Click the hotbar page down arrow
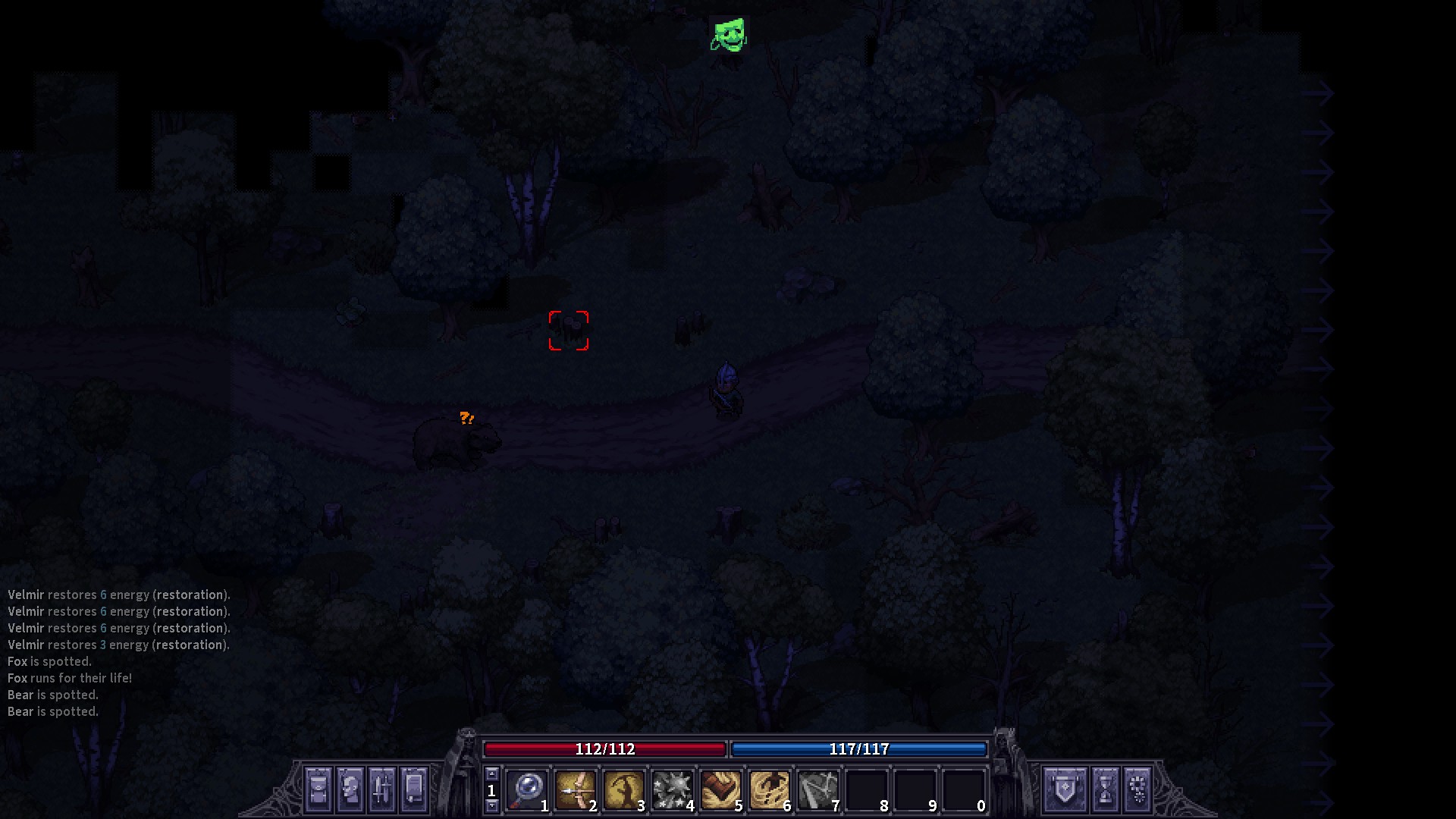This screenshot has width=1456, height=819. pos(491,806)
